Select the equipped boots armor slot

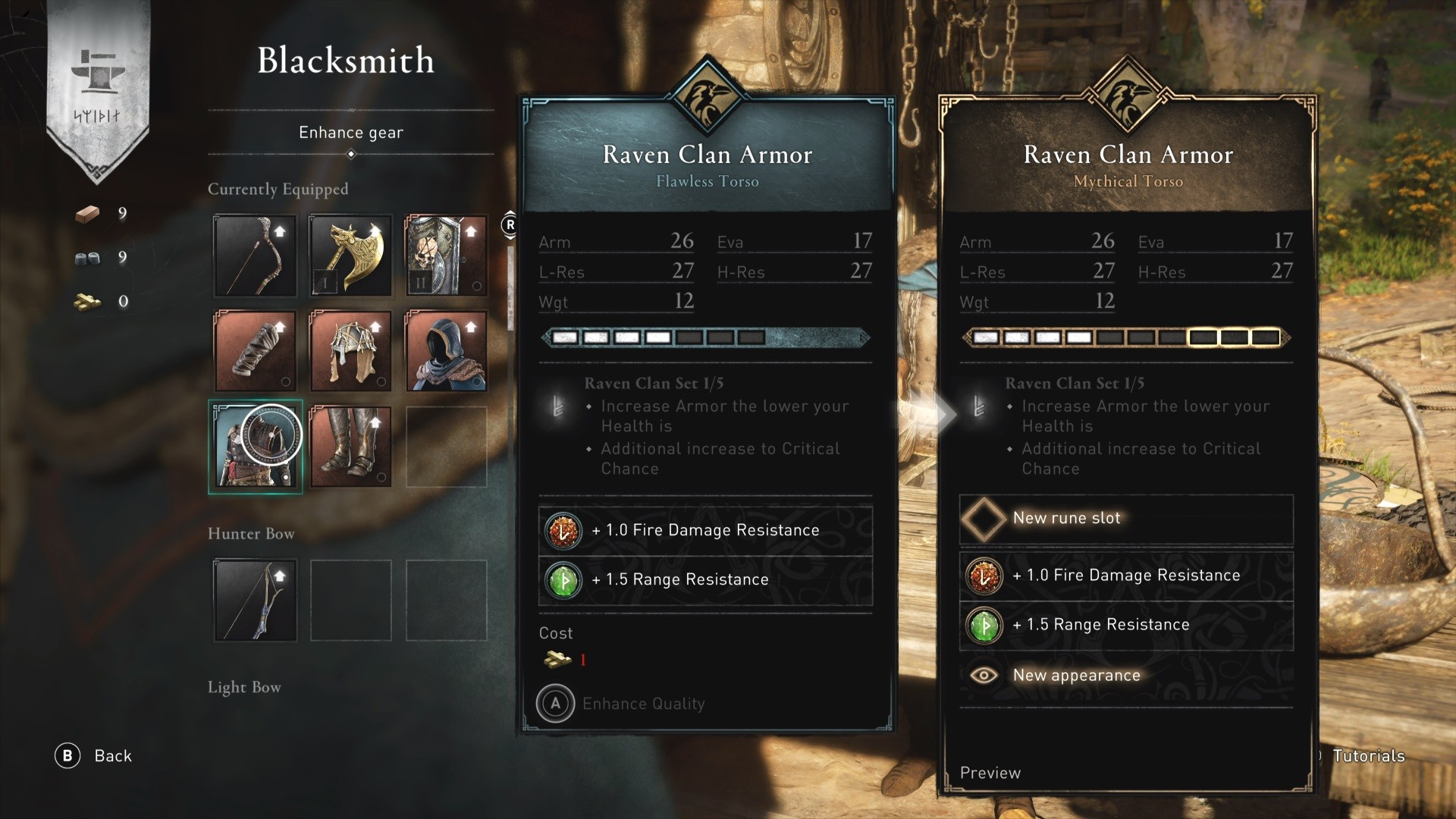click(x=350, y=447)
